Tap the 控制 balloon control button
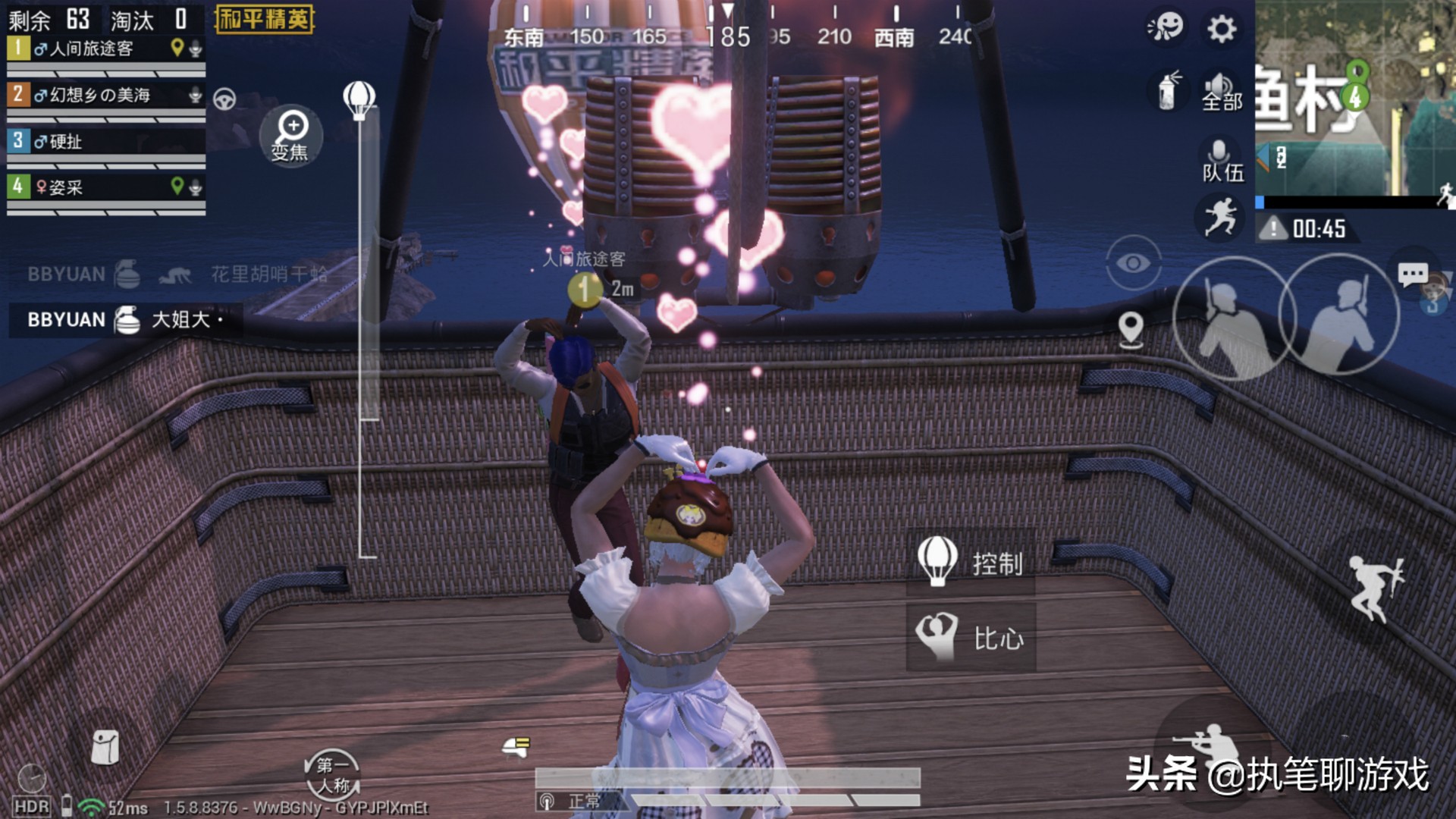This screenshot has height=819, width=1456. pyautogui.click(x=971, y=562)
